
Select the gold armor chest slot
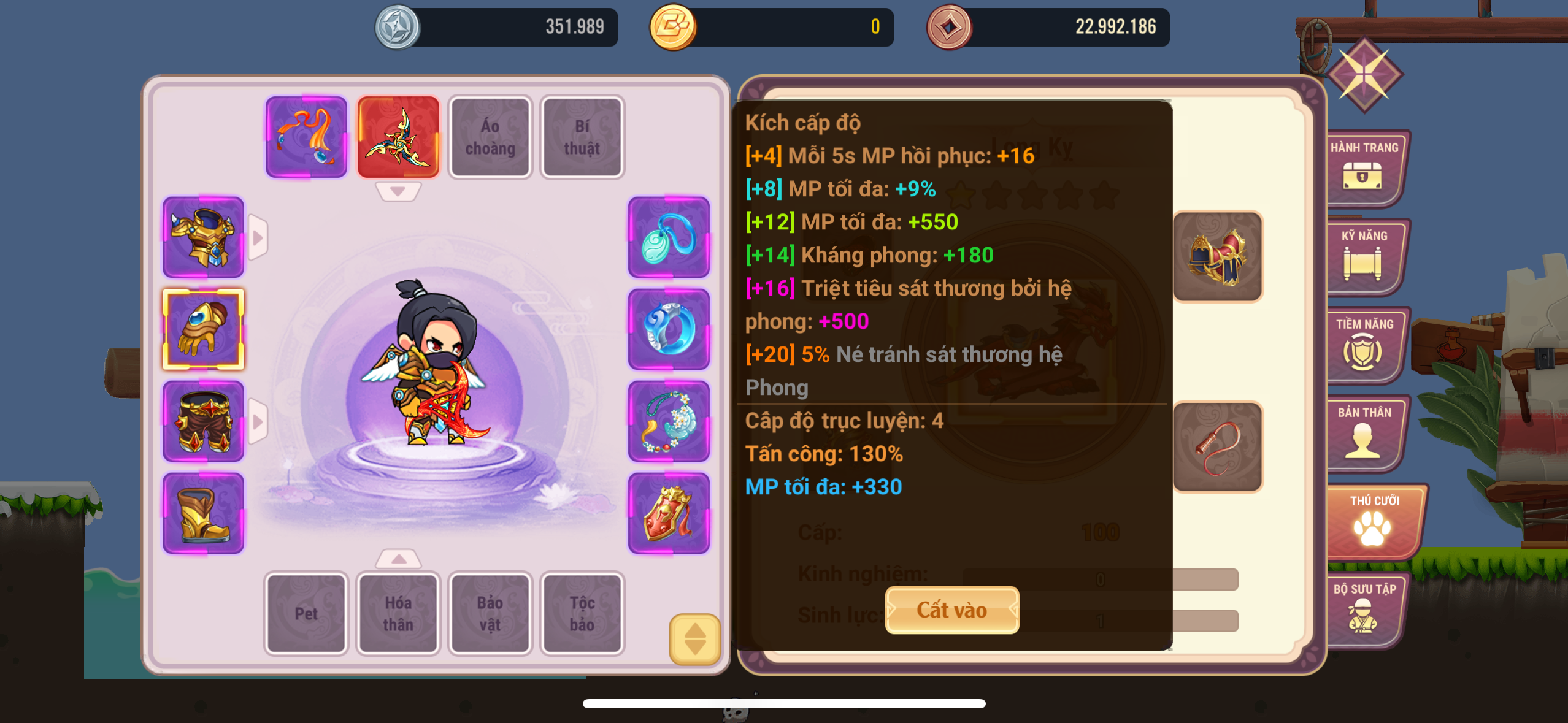point(203,238)
